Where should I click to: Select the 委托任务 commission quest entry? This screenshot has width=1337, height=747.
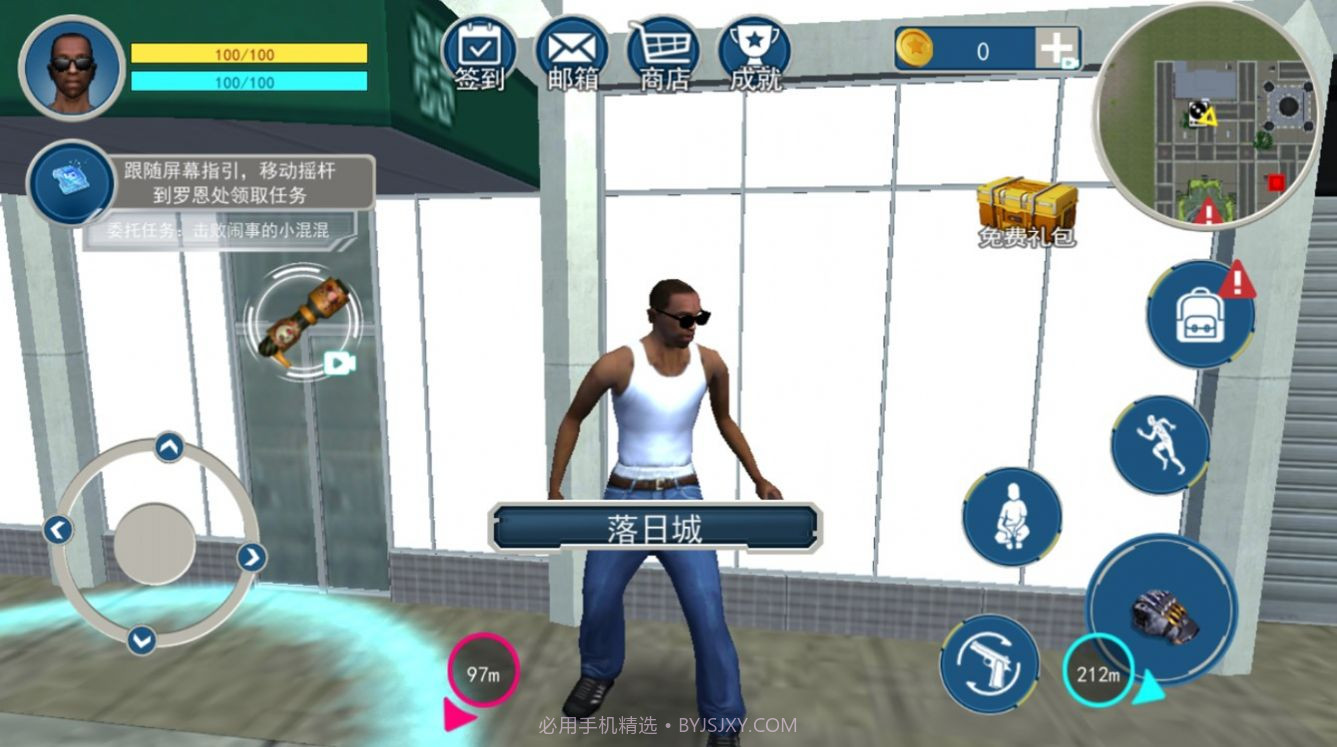click(x=218, y=231)
